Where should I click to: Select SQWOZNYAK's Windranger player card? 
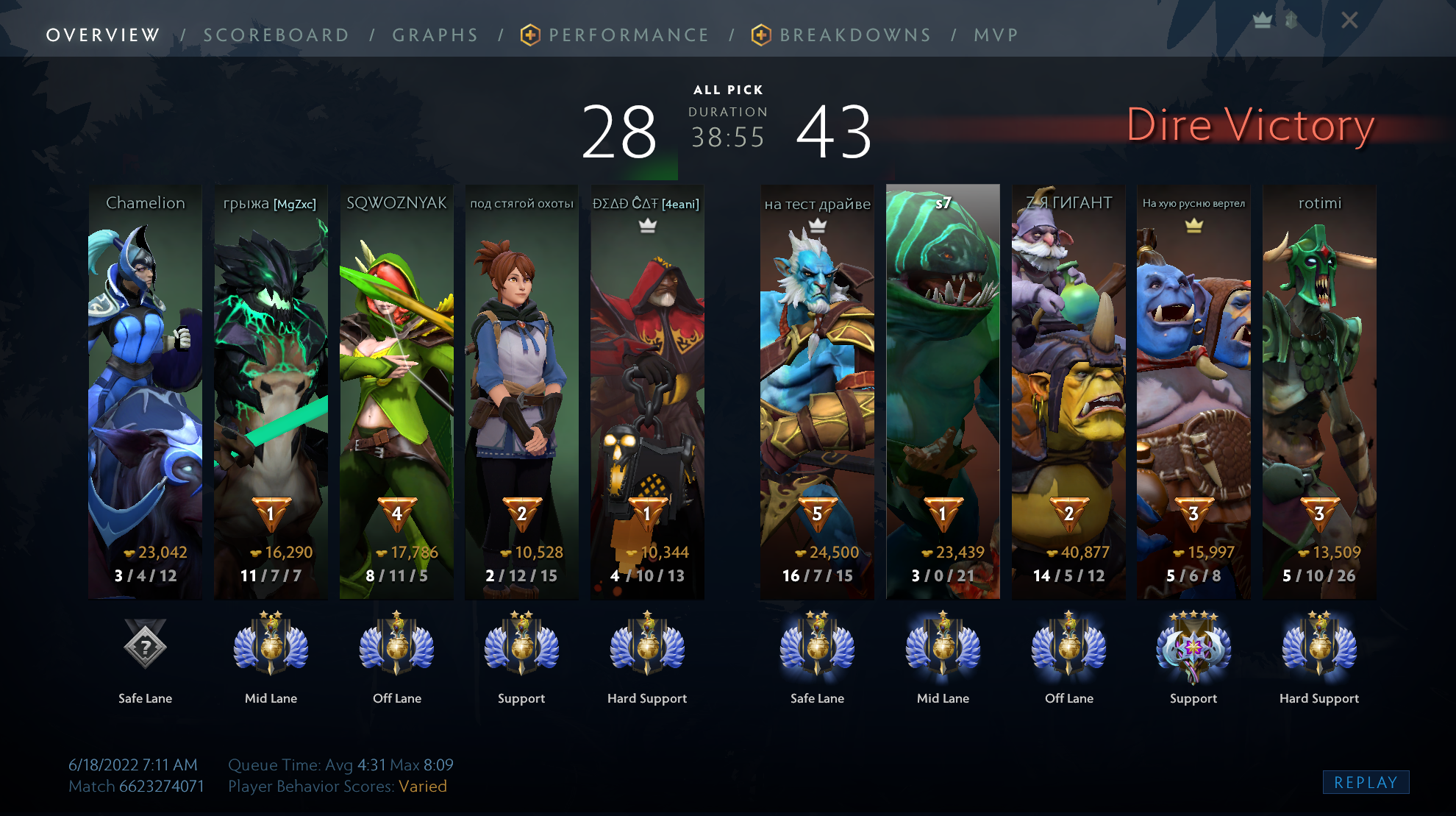pyautogui.click(x=396, y=390)
